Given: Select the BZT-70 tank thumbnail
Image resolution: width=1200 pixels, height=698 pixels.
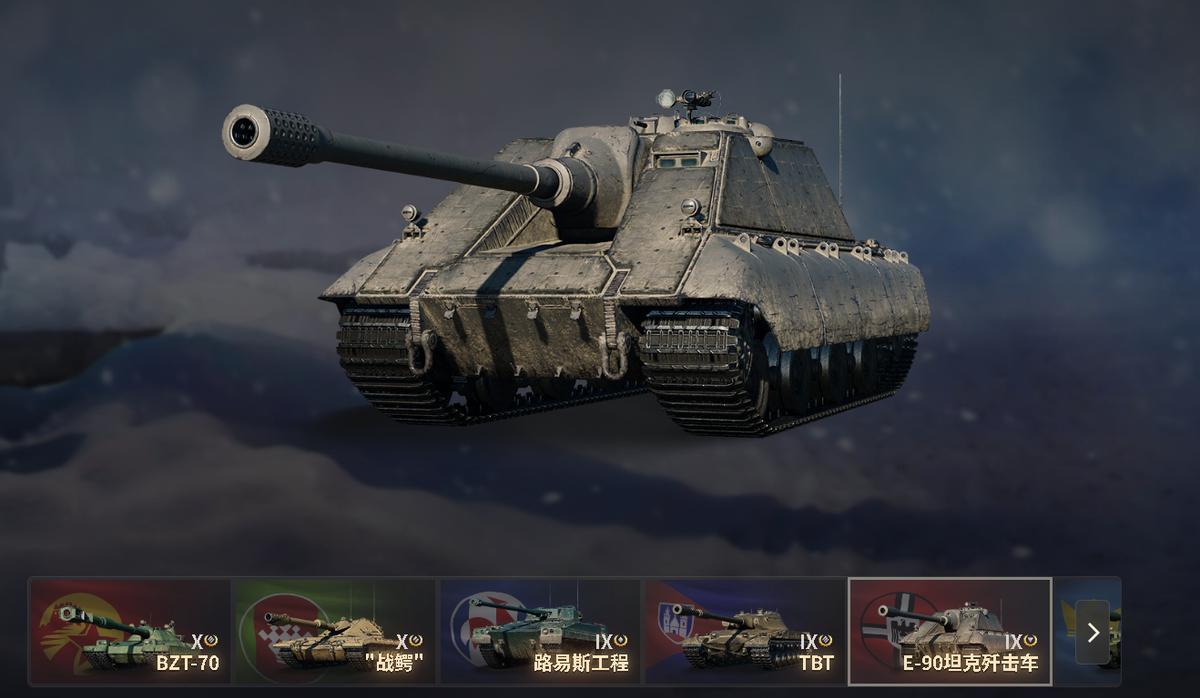Looking at the screenshot, I should coord(130,631).
